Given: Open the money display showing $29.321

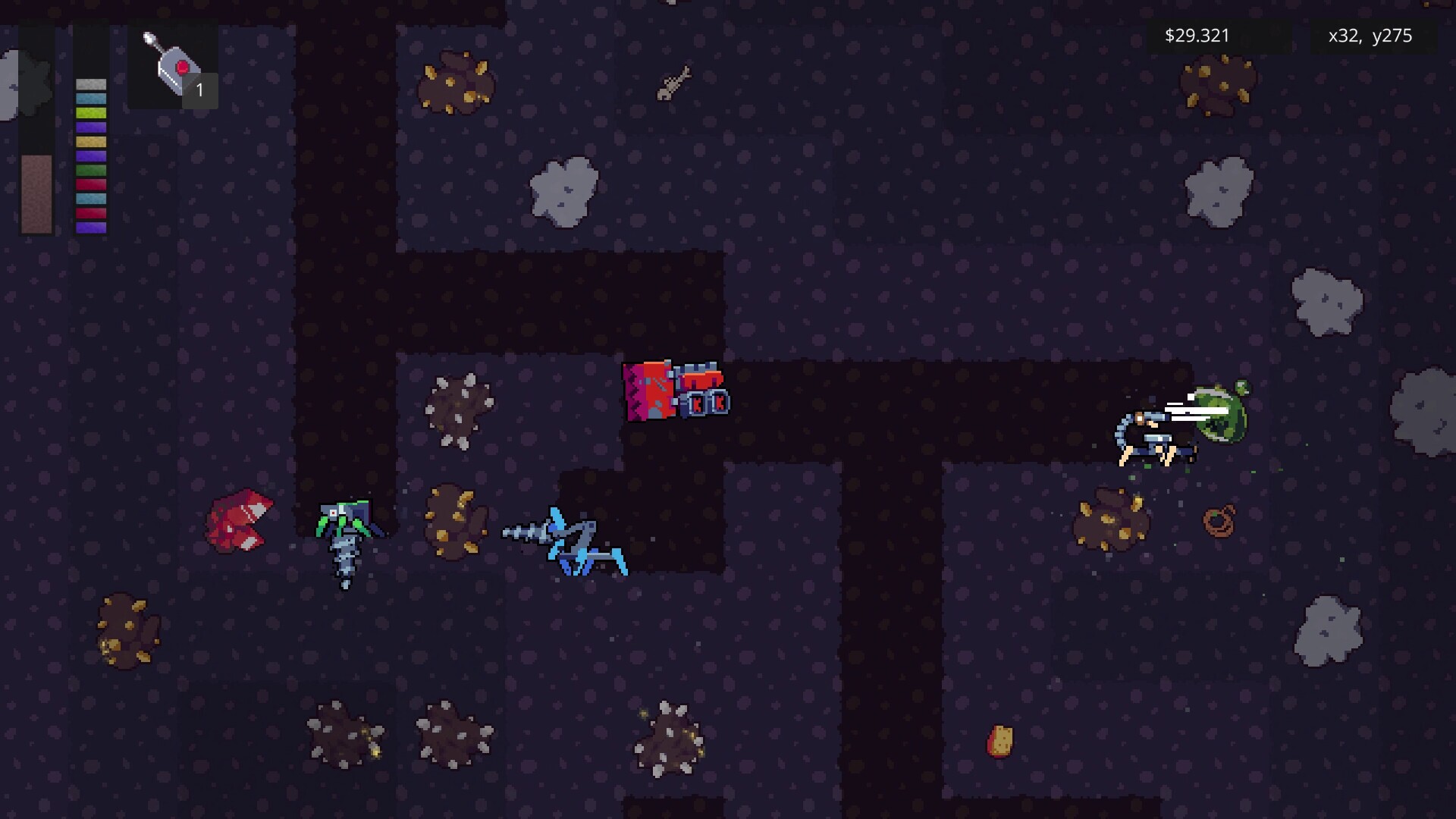Looking at the screenshot, I should (1197, 35).
